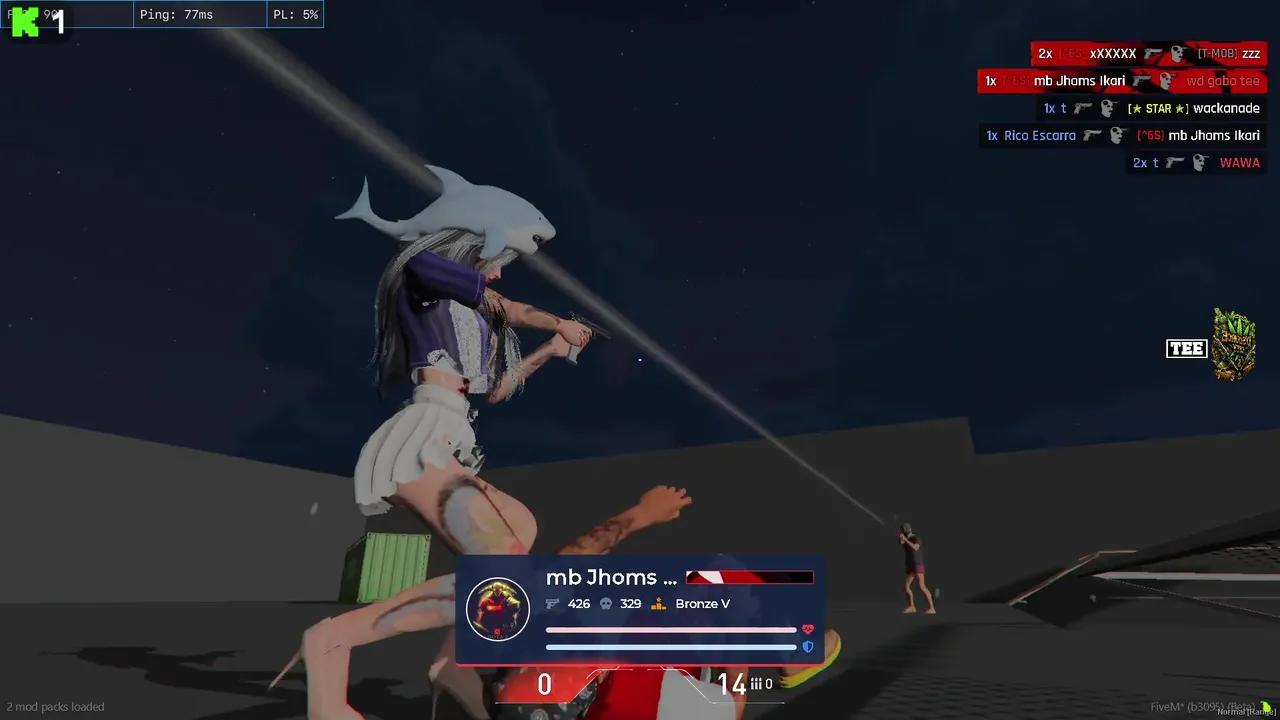Click the kills pistol icon on mb Jhoms card
The image size is (1280, 720).
pos(552,604)
